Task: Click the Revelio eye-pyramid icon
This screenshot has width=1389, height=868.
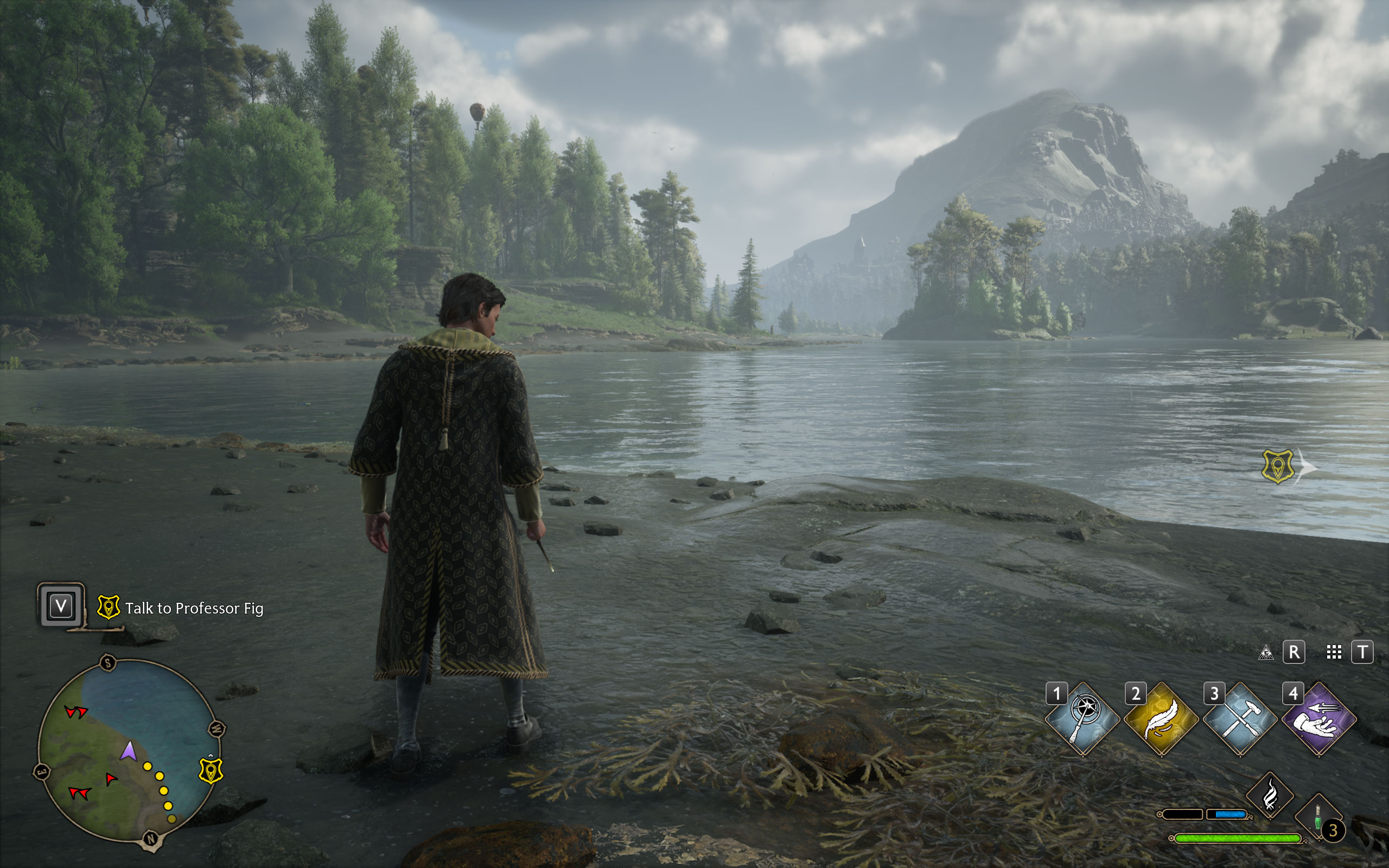Action: click(1266, 652)
